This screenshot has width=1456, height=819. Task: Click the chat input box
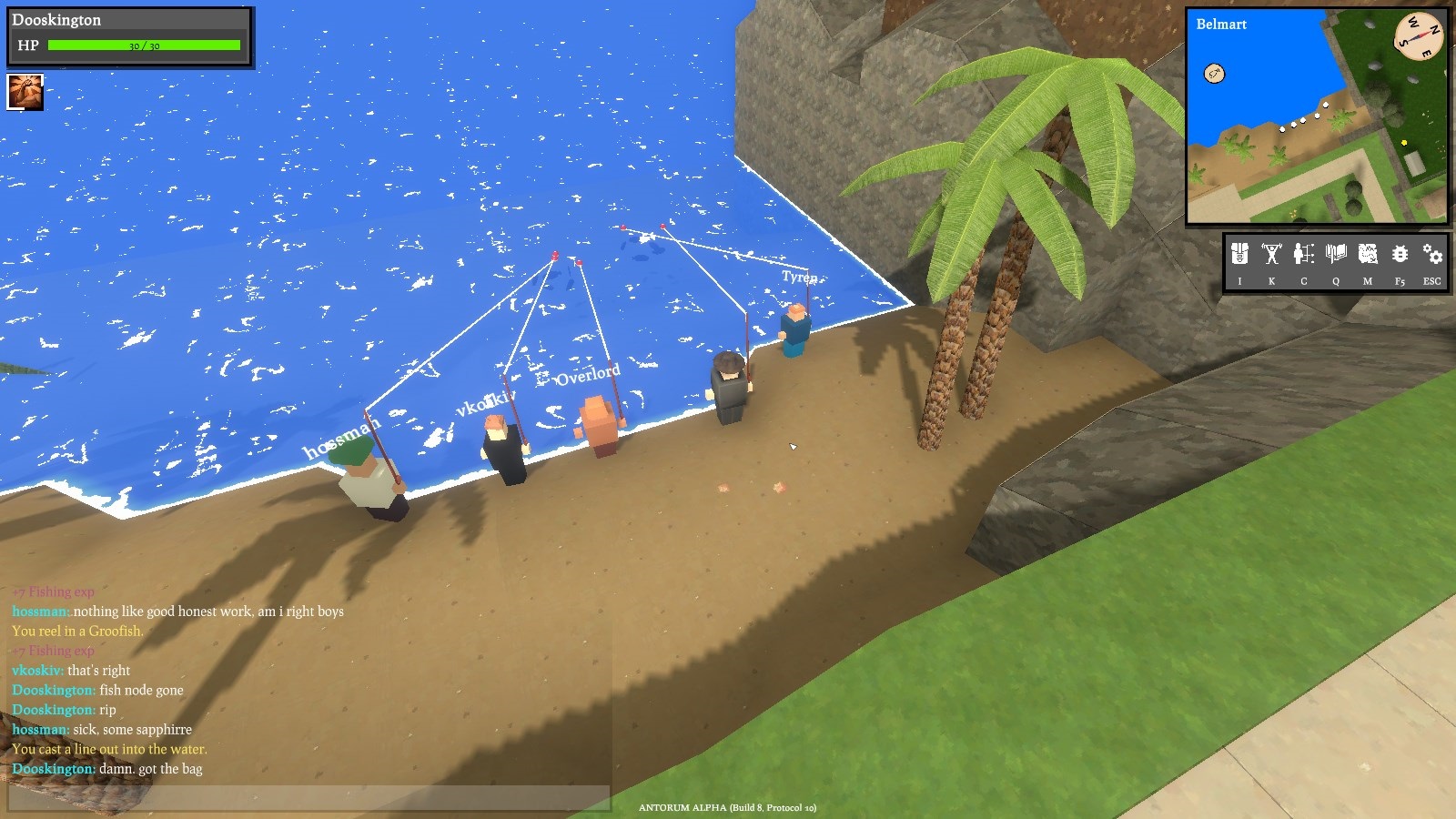(x=309, y=798)
